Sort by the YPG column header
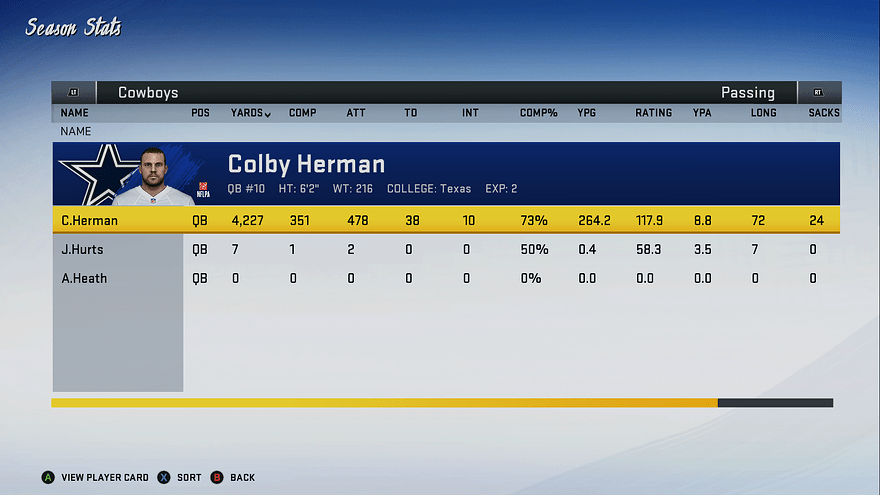 tap(587, 113)
